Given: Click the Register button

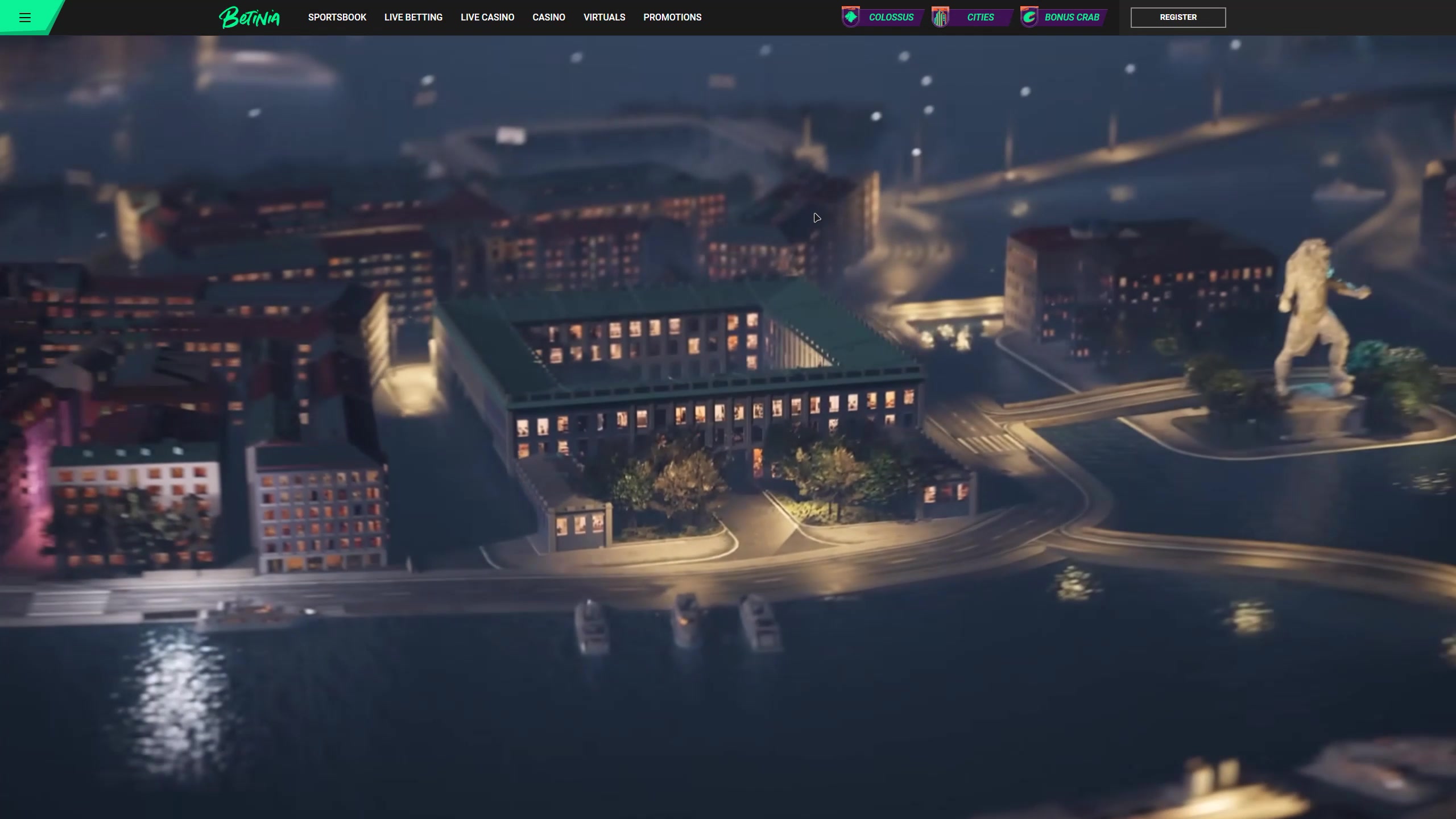Looking at the screenshot, I should 1177,18.
